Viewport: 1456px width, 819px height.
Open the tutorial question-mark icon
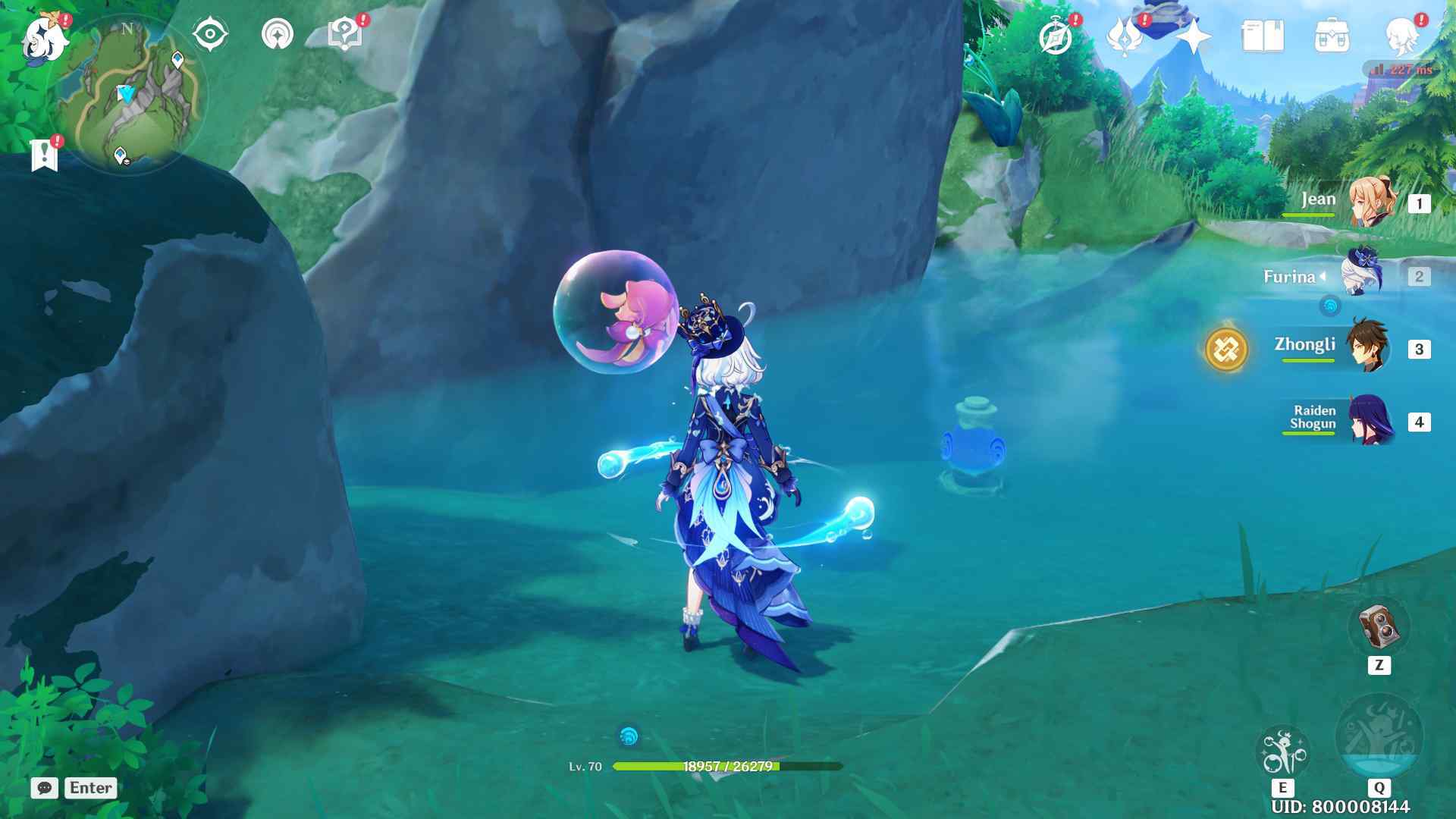point(344,35)
